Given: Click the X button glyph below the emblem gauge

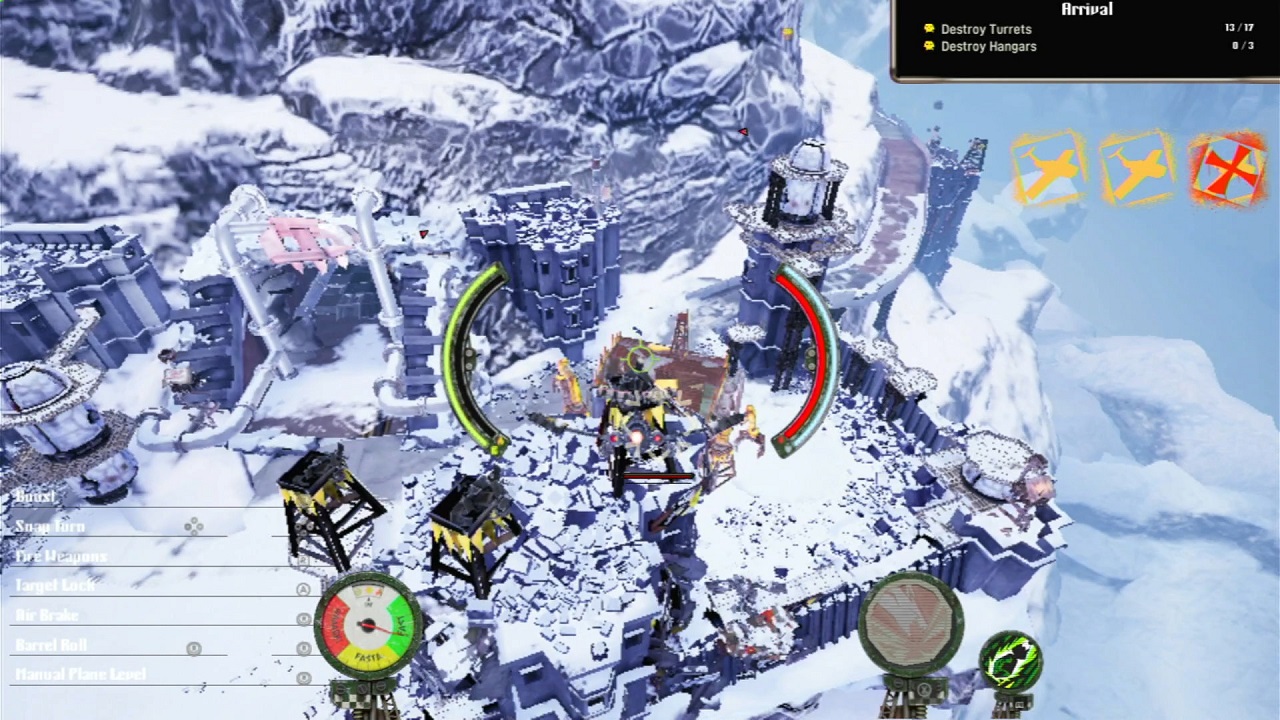Looking at the screenshot, I should [923, 688].
